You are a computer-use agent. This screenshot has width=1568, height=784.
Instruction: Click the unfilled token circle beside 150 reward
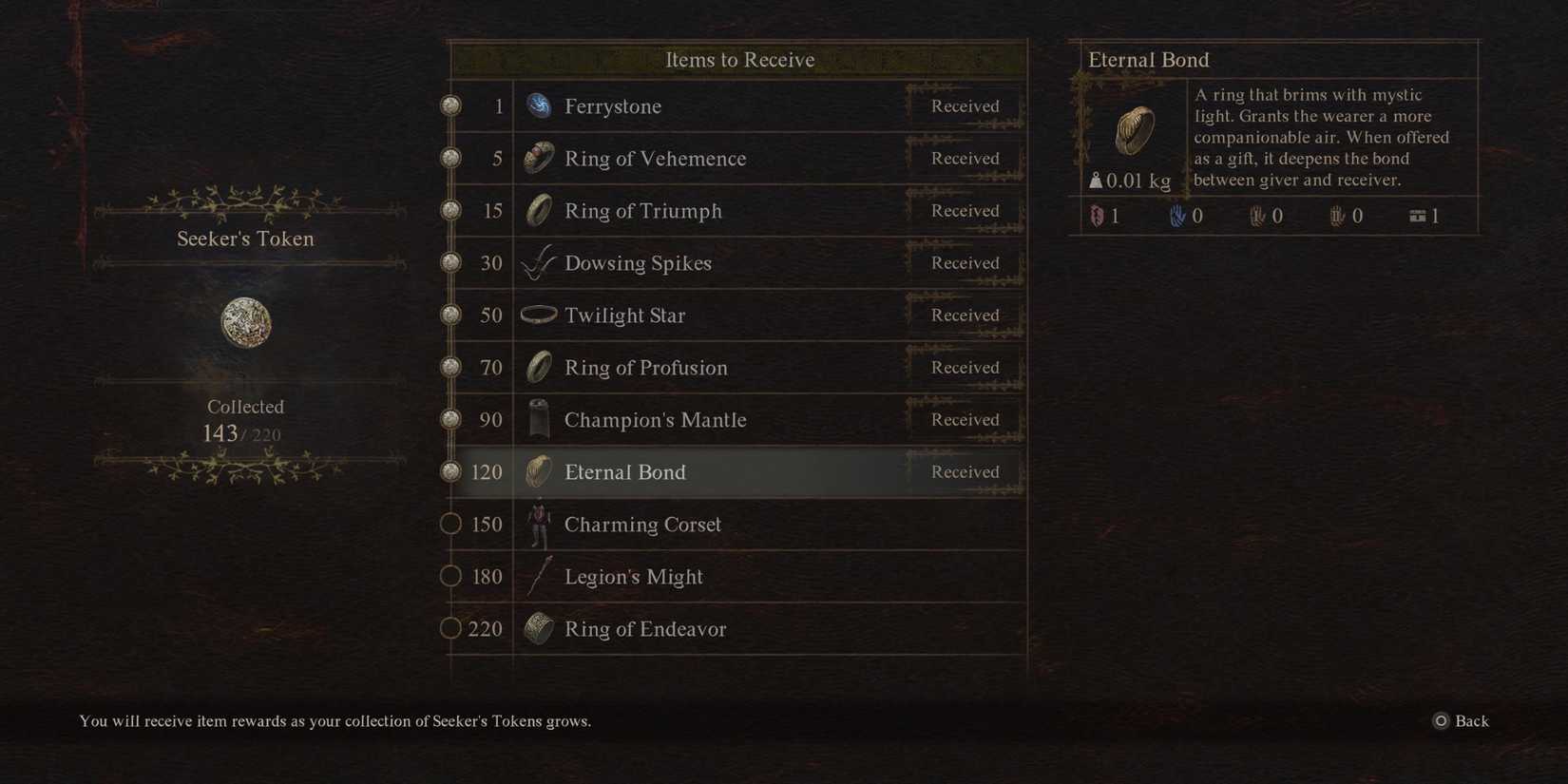[x=451, y=524]
